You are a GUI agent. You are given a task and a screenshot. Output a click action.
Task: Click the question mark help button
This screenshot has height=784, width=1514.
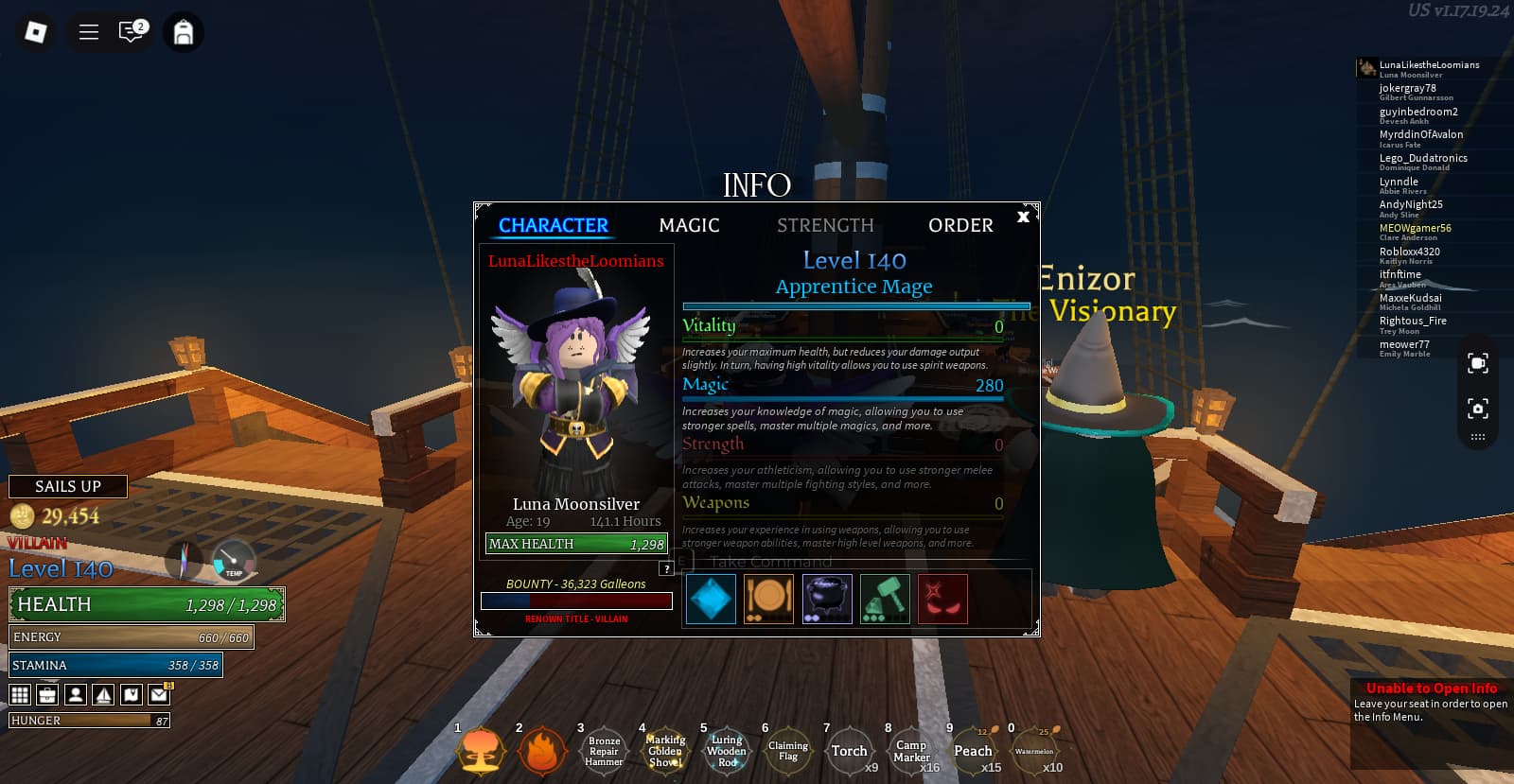pos(667,568)
